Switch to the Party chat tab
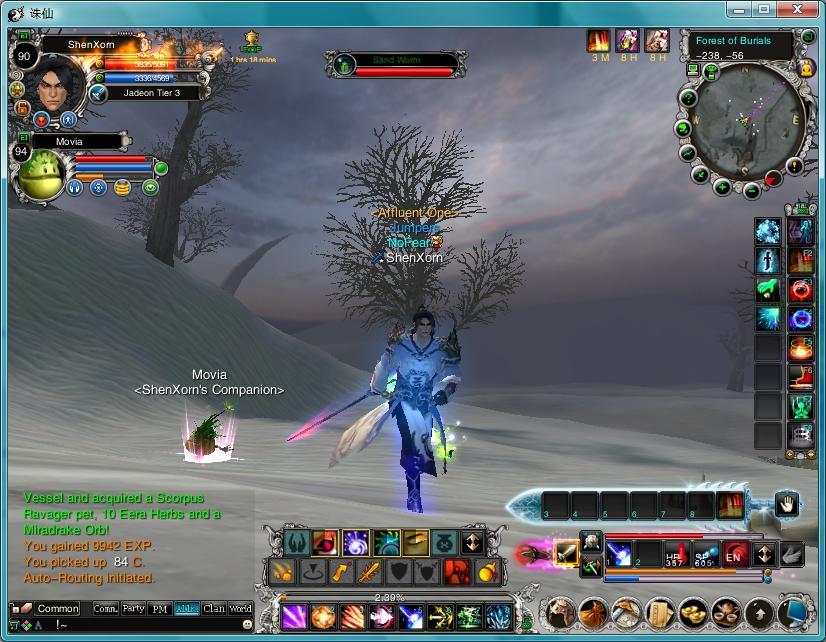Image resolution: width=826 pixels, height=642 pixels. [133, 608]
